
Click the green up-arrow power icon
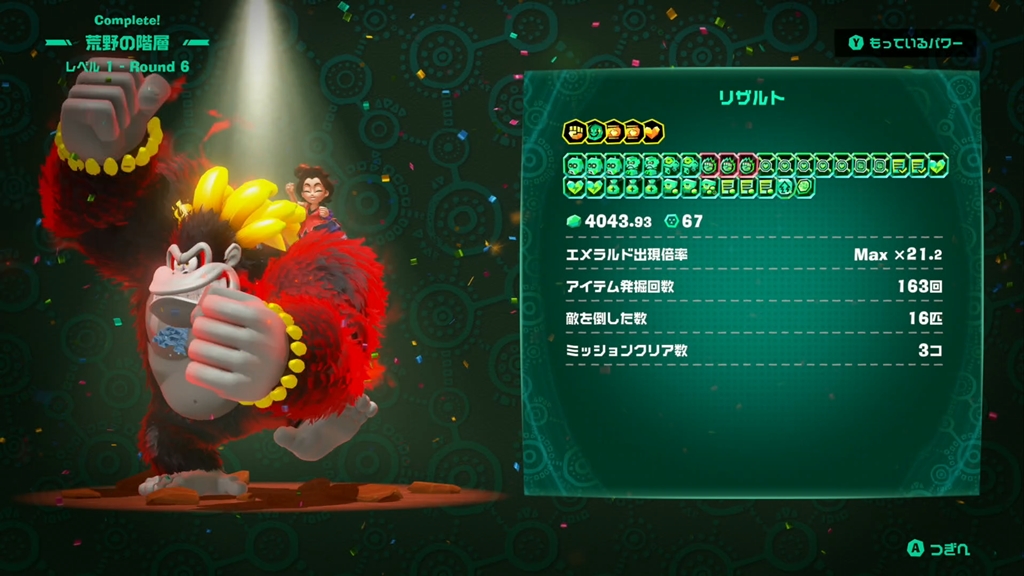(785, 186)
